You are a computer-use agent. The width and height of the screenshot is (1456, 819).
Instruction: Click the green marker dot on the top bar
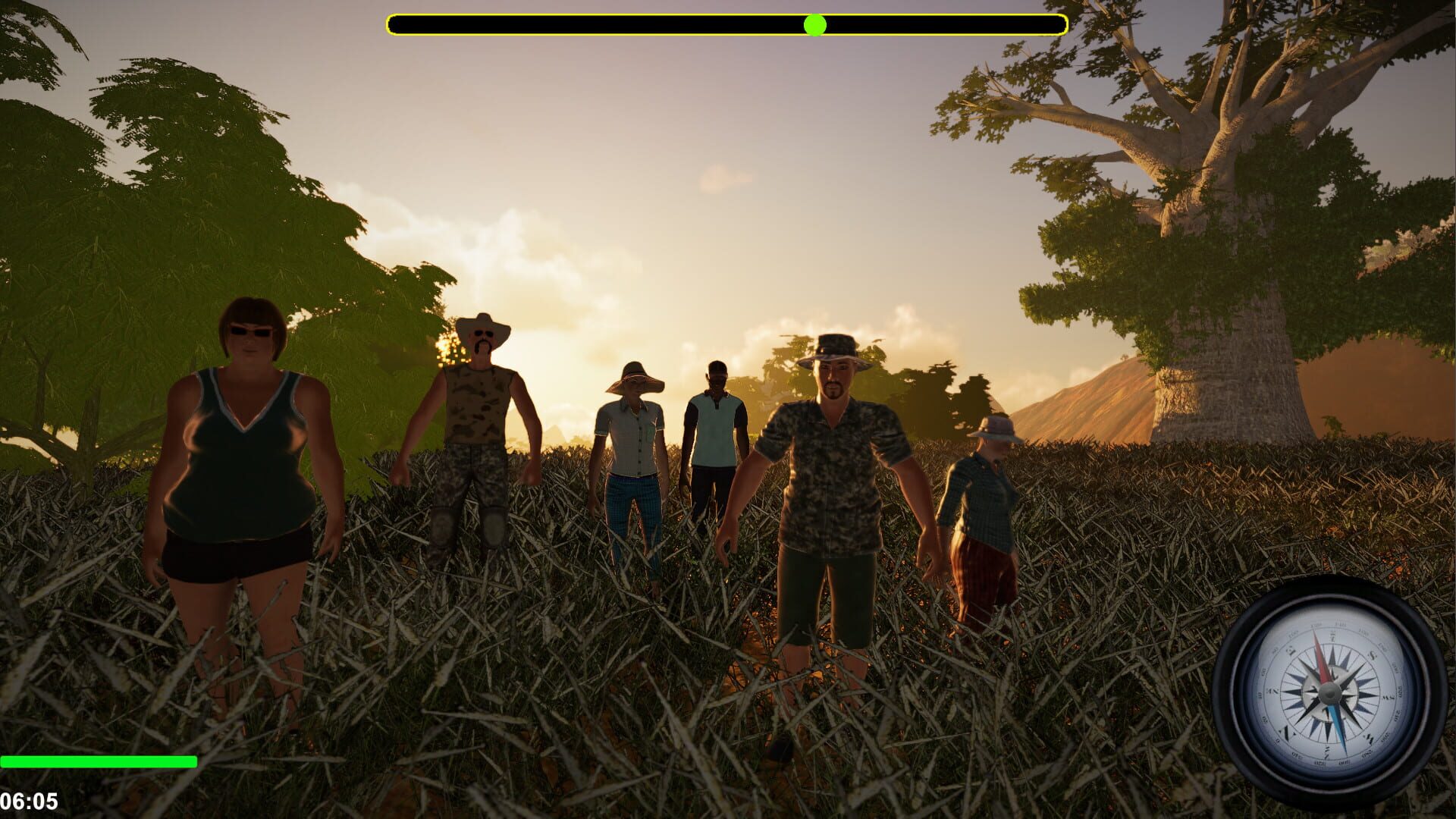click(815, 25)
